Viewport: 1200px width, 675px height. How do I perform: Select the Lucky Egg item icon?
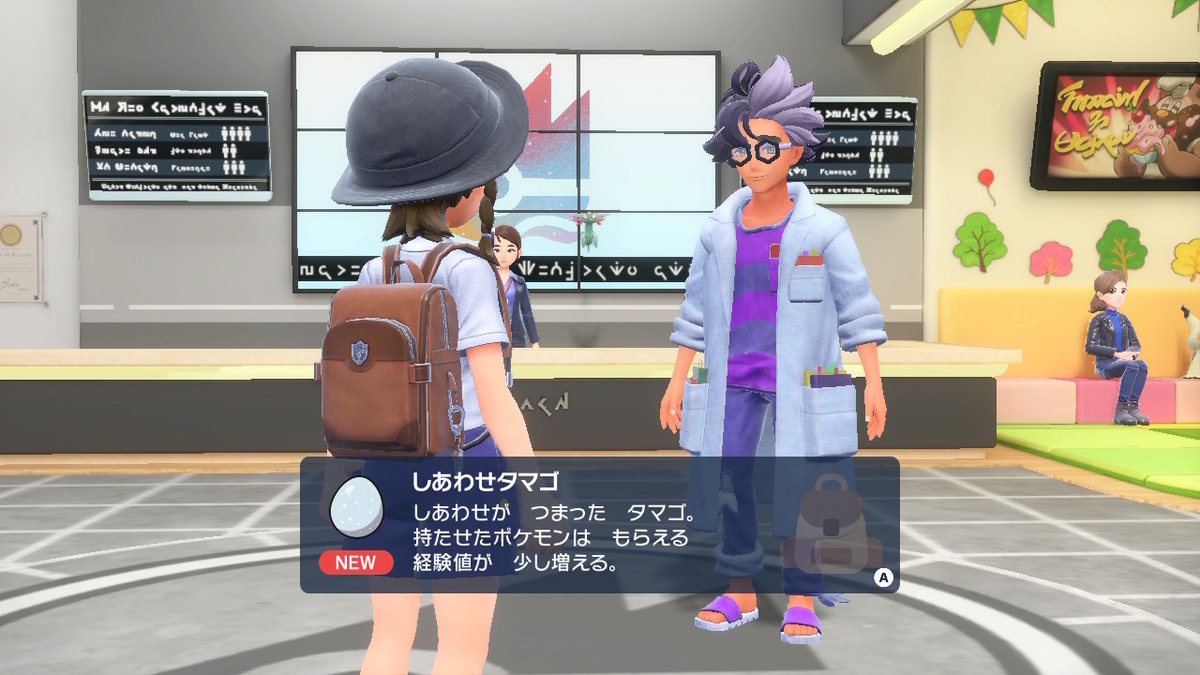pos(357,508)
